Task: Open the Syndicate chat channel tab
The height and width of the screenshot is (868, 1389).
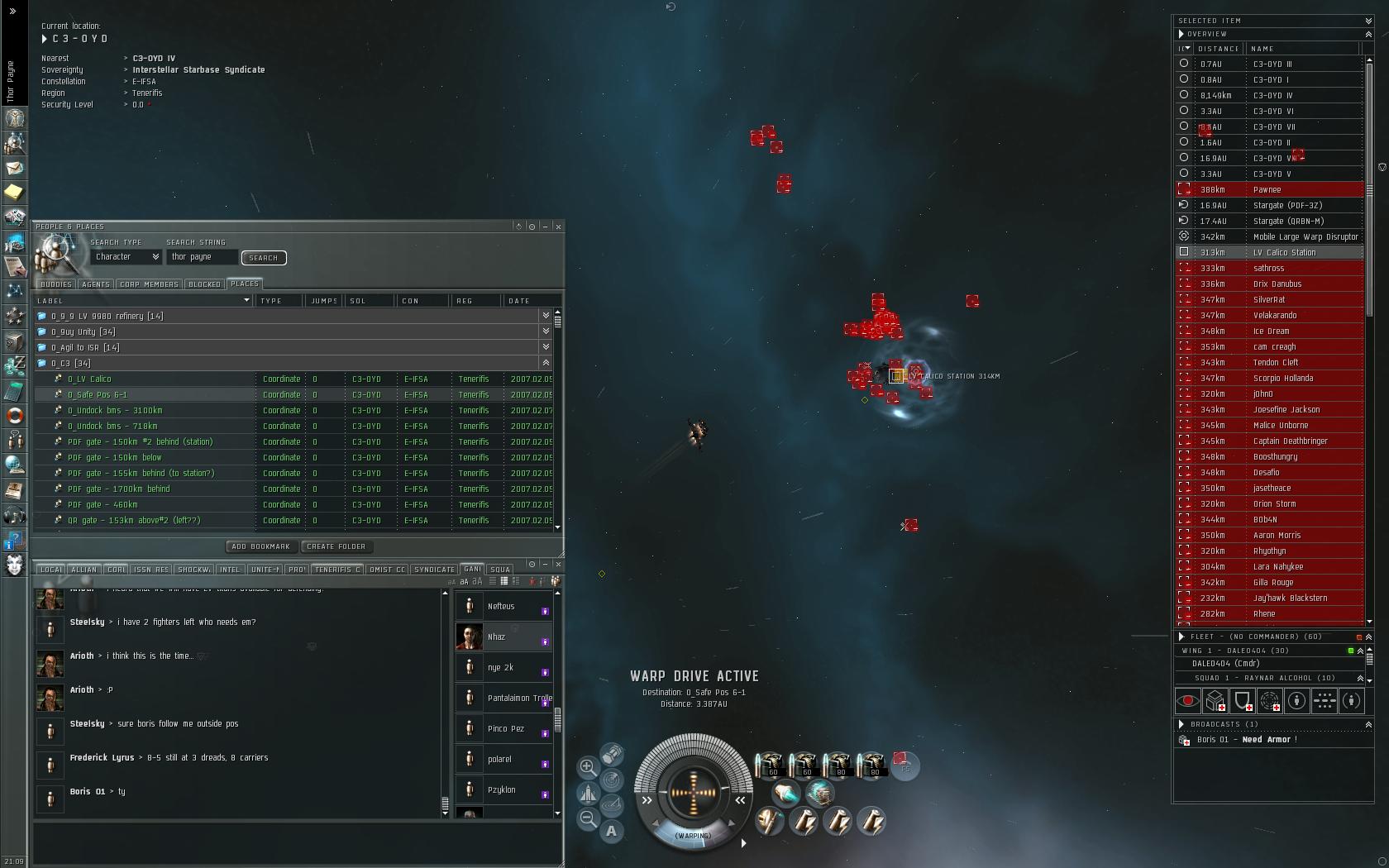Action: (434, 570)
